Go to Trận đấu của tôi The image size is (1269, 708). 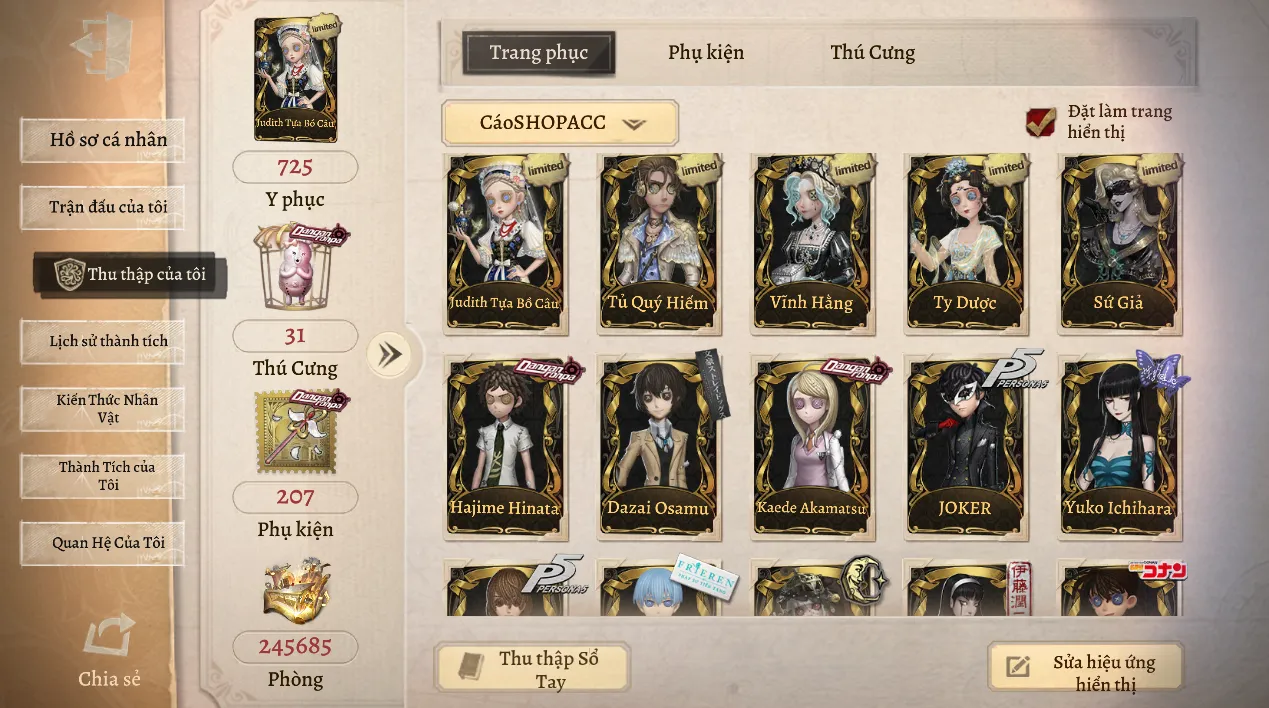[102, 207]
